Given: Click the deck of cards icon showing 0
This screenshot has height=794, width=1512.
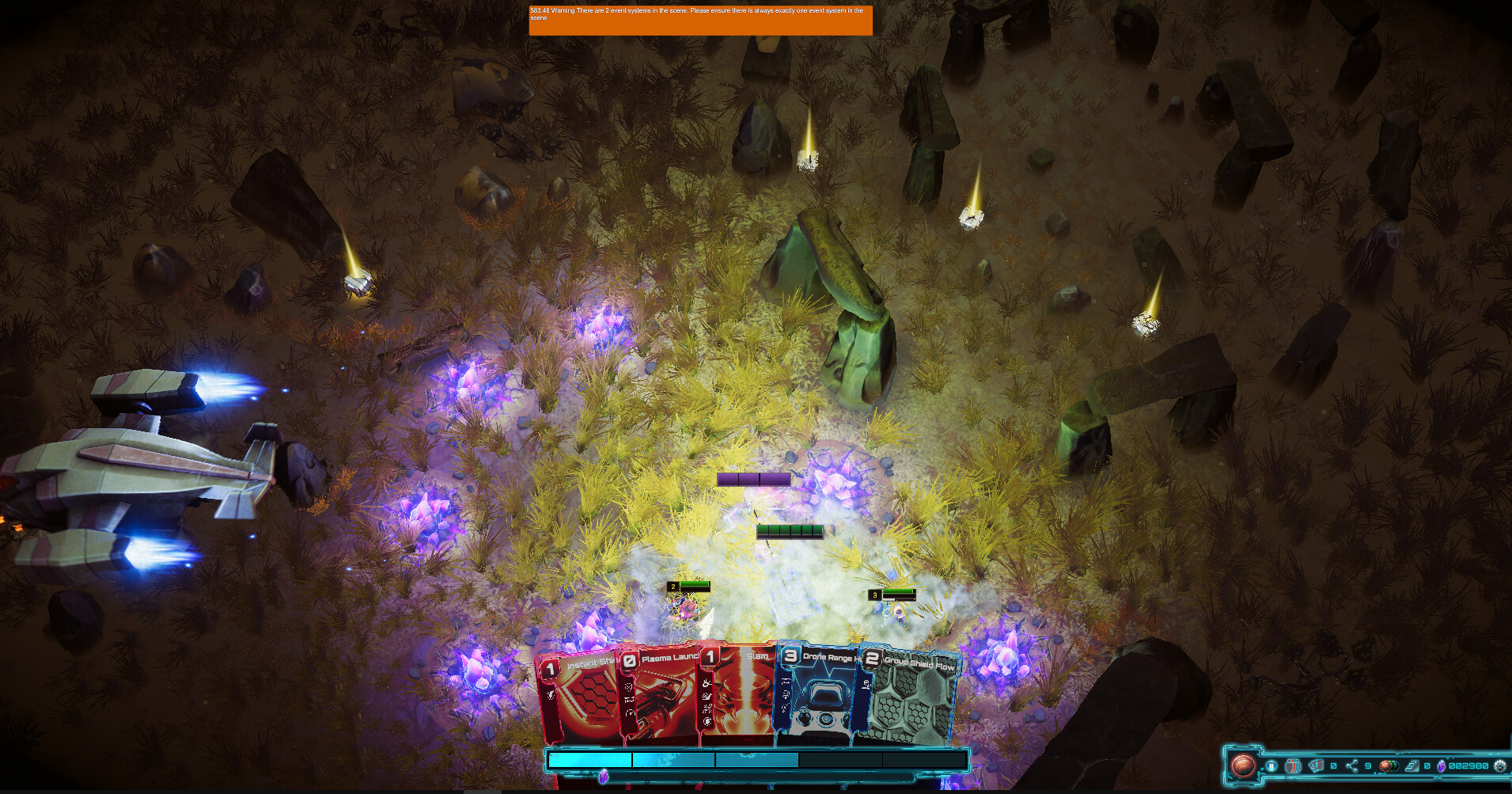Looking at the screenshot, I should pos(1314,766).
